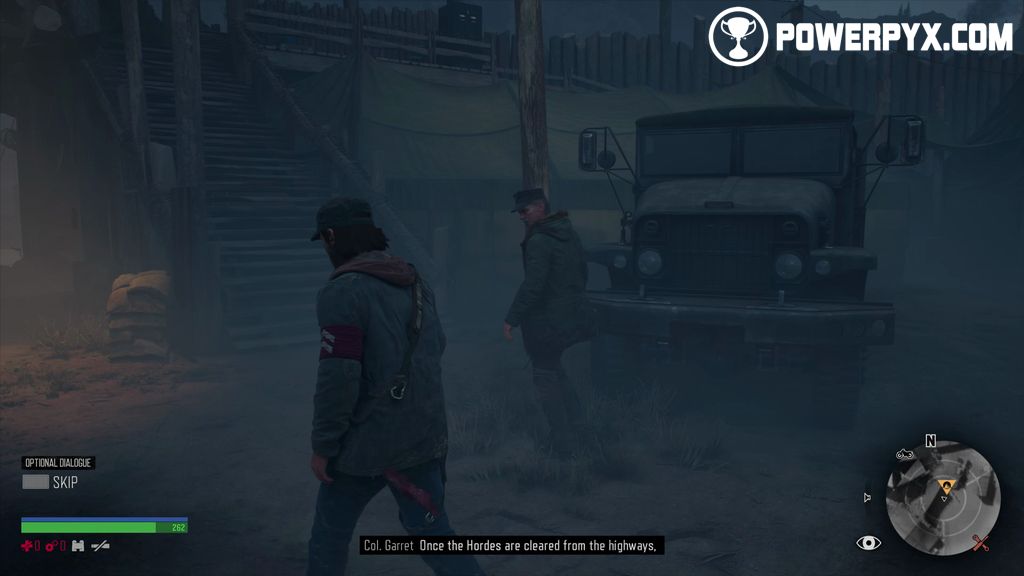Toggle the eye visibility indicator

(x=869, y=543)
